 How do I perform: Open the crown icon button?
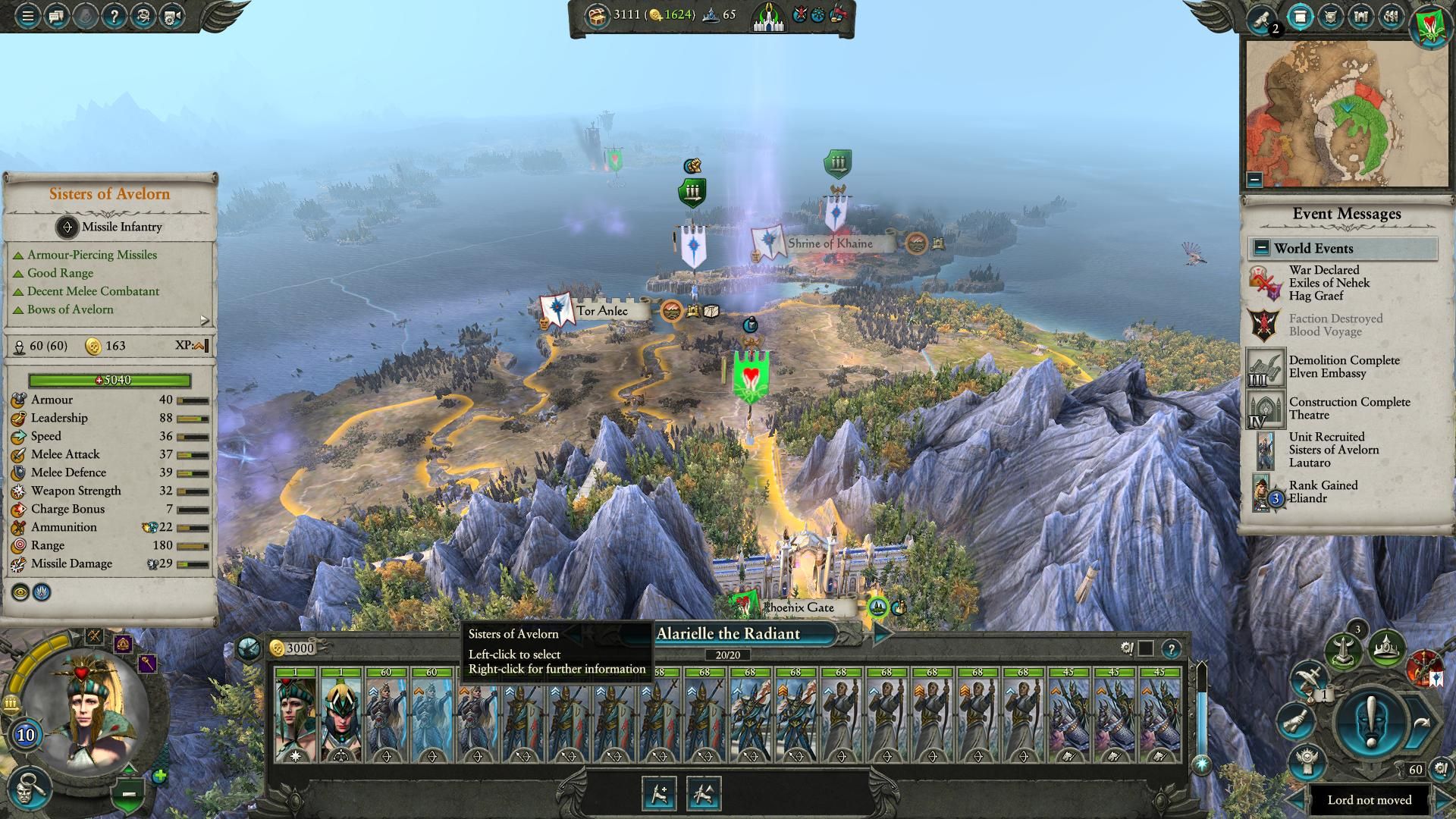(1386, 648)
